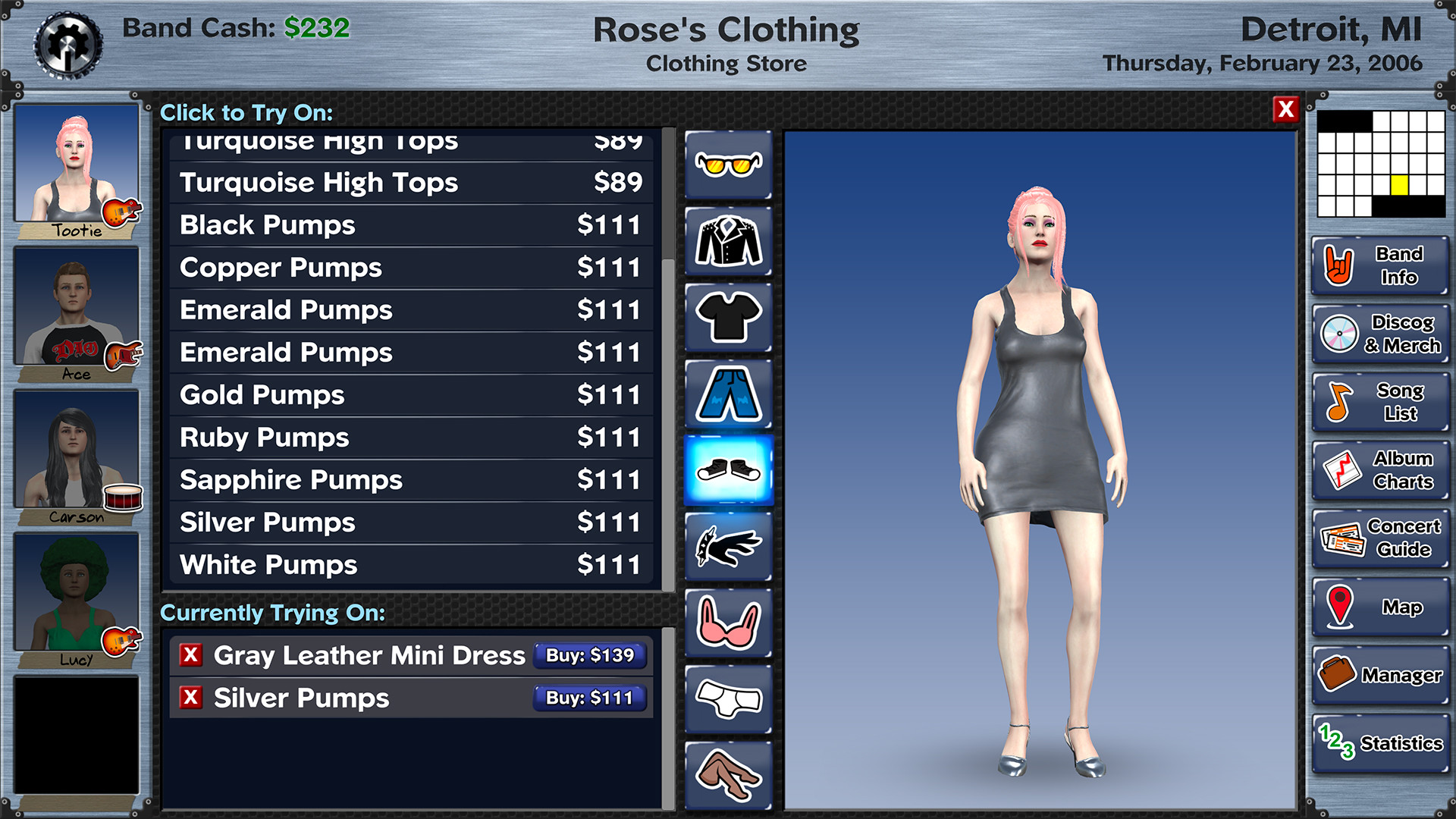
Task: Browse the jeans category icon
Action: 727,394
